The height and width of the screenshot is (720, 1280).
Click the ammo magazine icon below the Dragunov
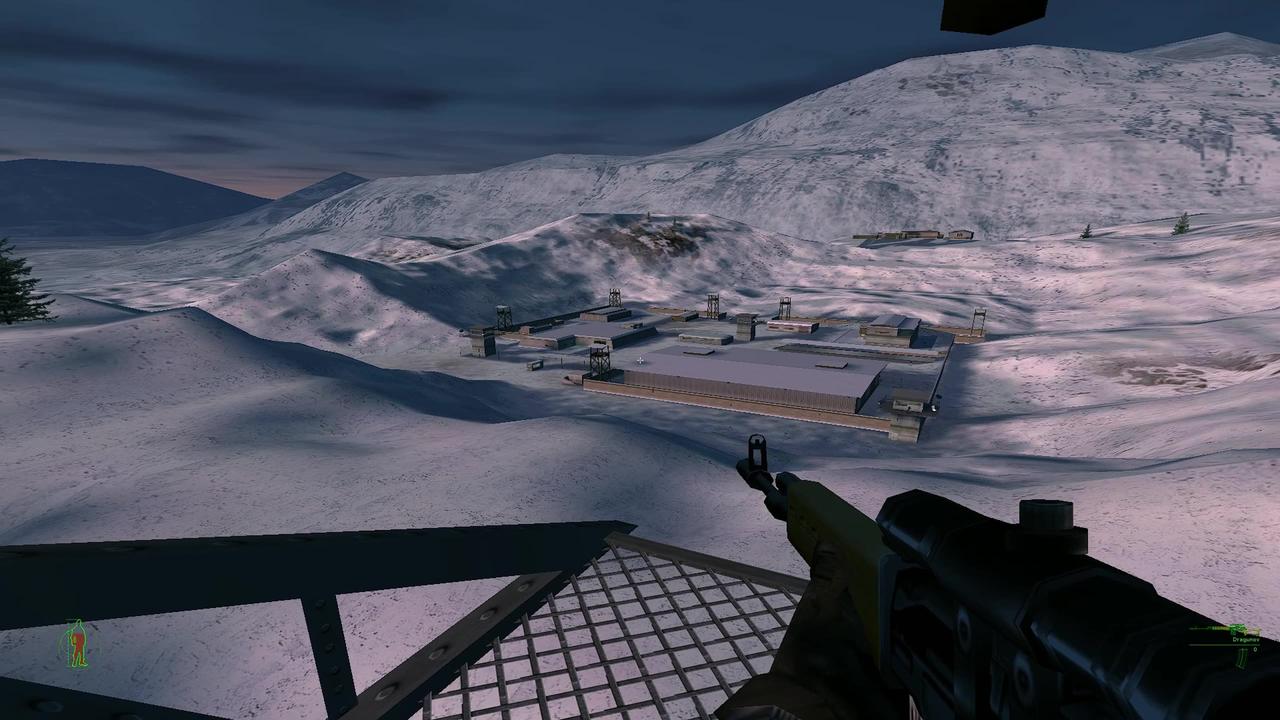[1242, 660]
